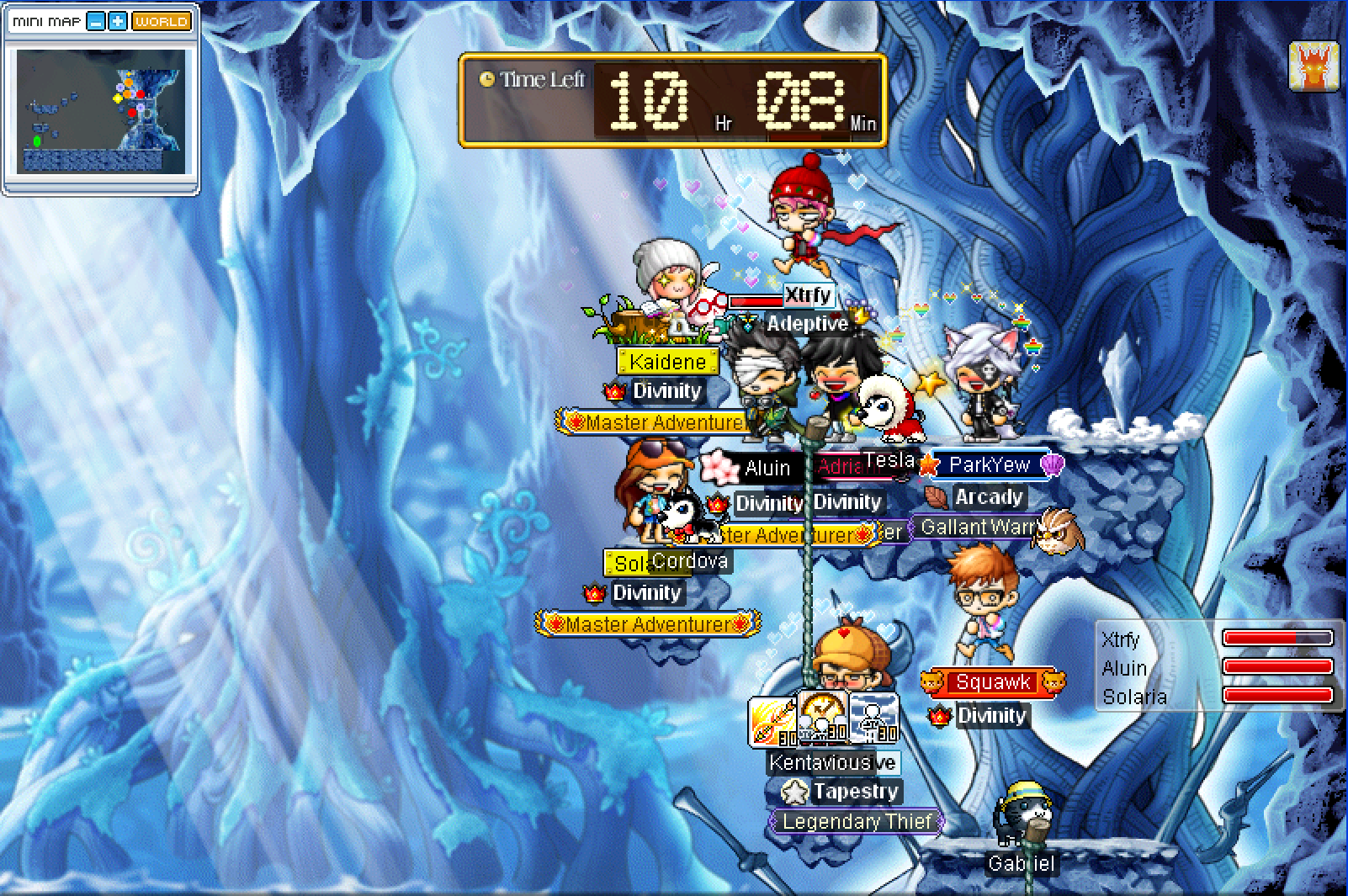Open the WORLD map

pyautogui.click(x=162, y=22)
